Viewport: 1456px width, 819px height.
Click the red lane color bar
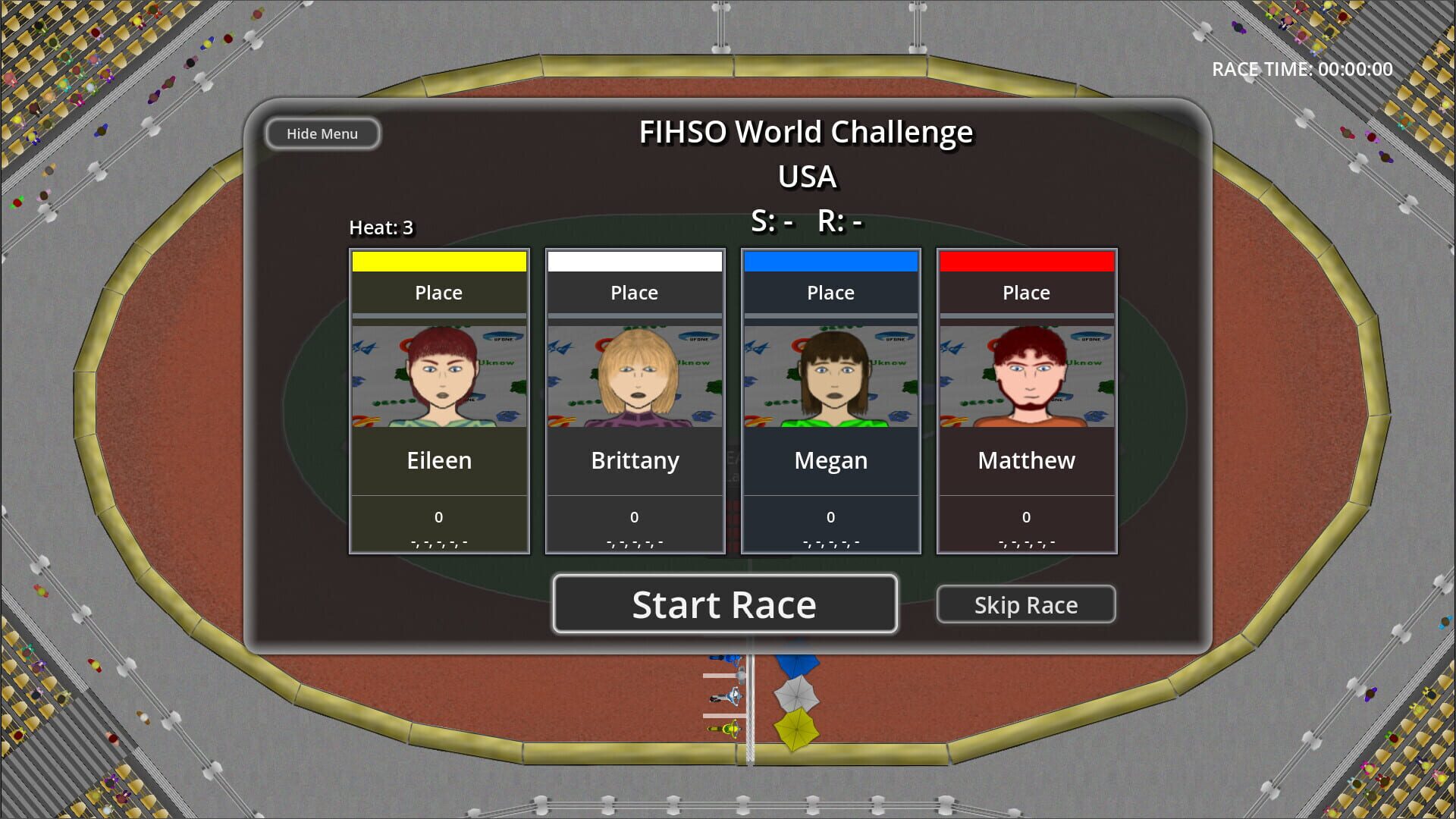tap(1026, 260)
